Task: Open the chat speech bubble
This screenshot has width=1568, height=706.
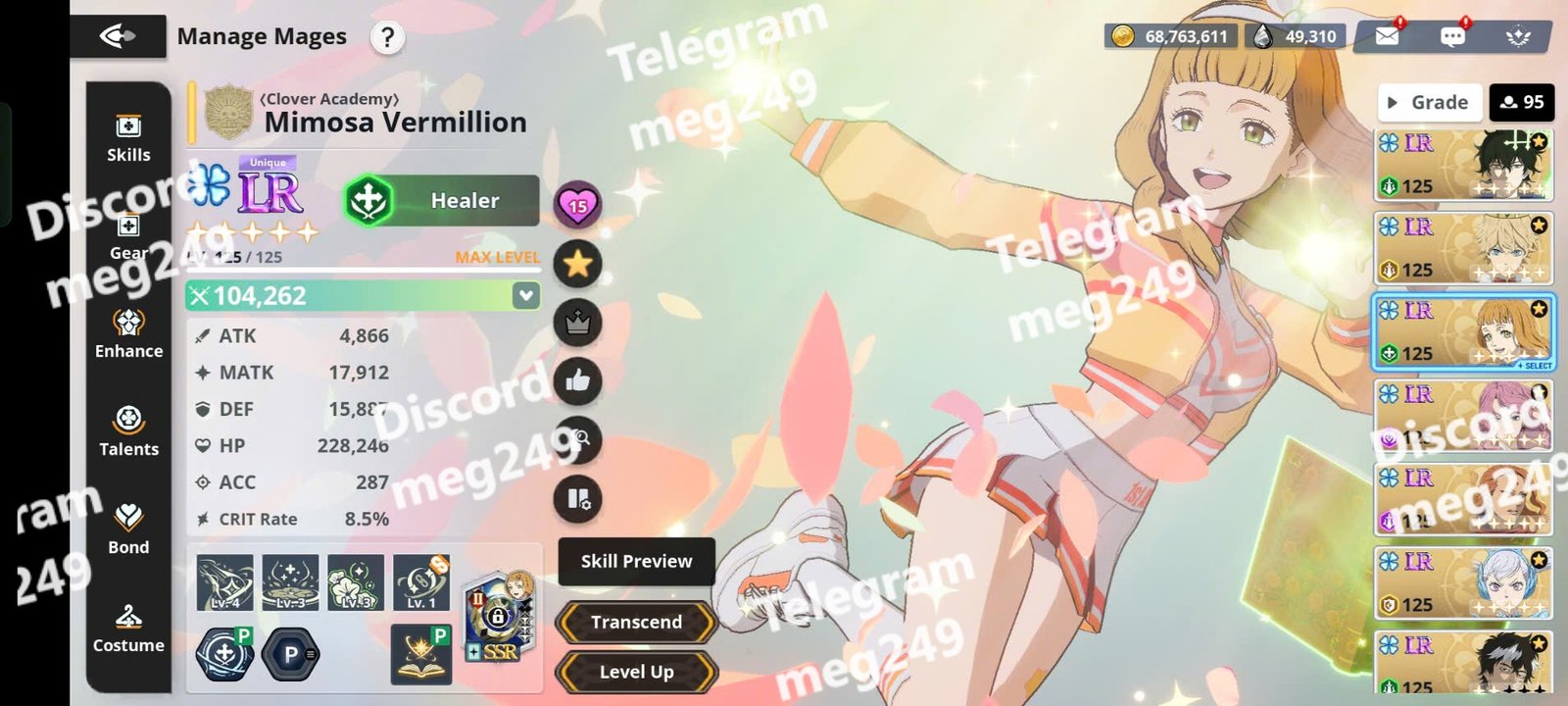Action: point(1452,36)
